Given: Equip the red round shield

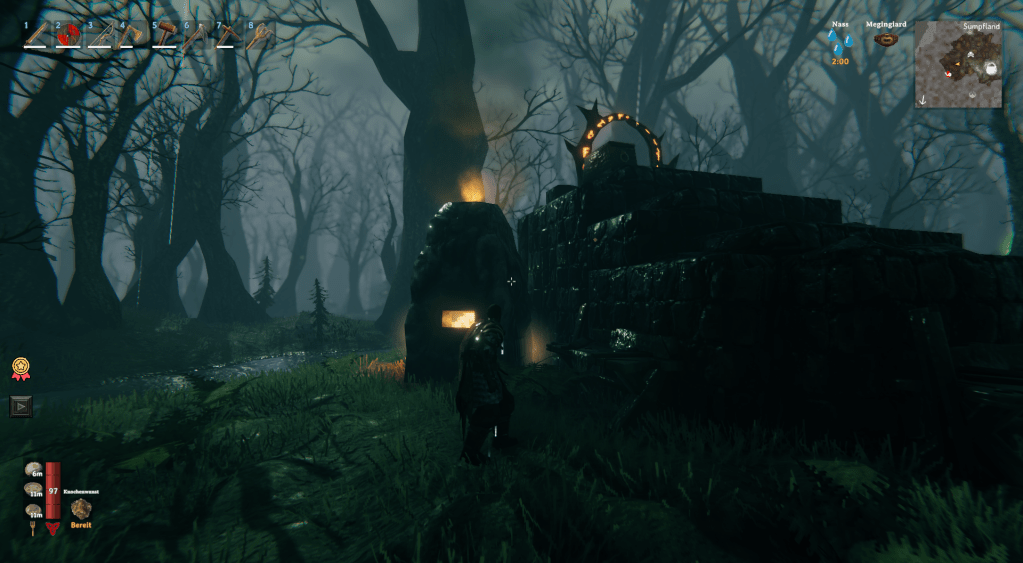Looking at the screenshot, I should [68, 35].
